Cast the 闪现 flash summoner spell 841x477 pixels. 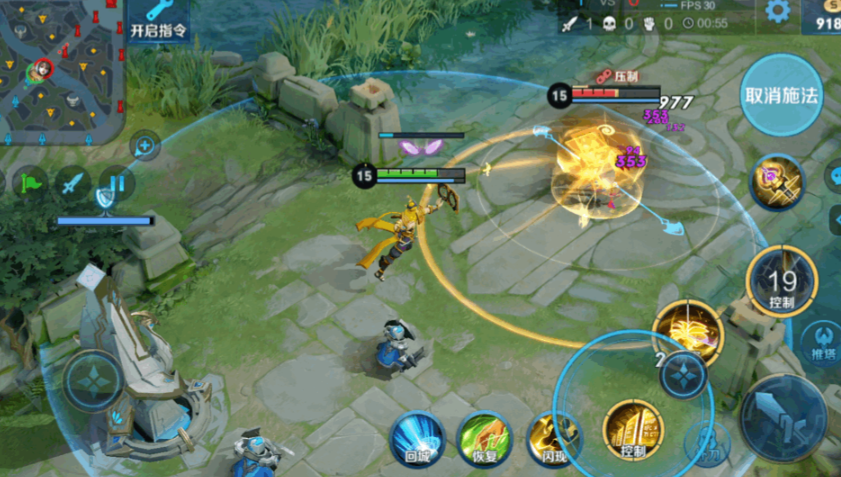pos(553,438)
